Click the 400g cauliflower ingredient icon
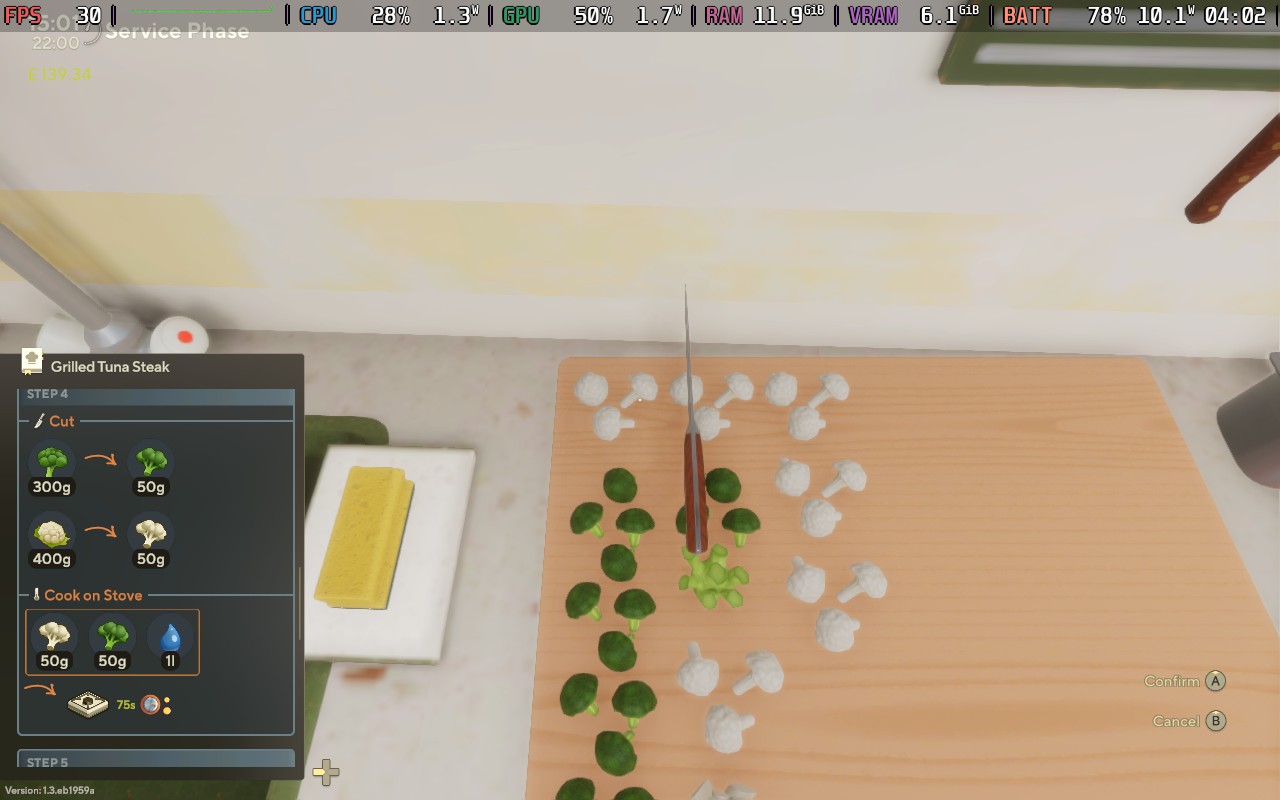 [52, 533]
